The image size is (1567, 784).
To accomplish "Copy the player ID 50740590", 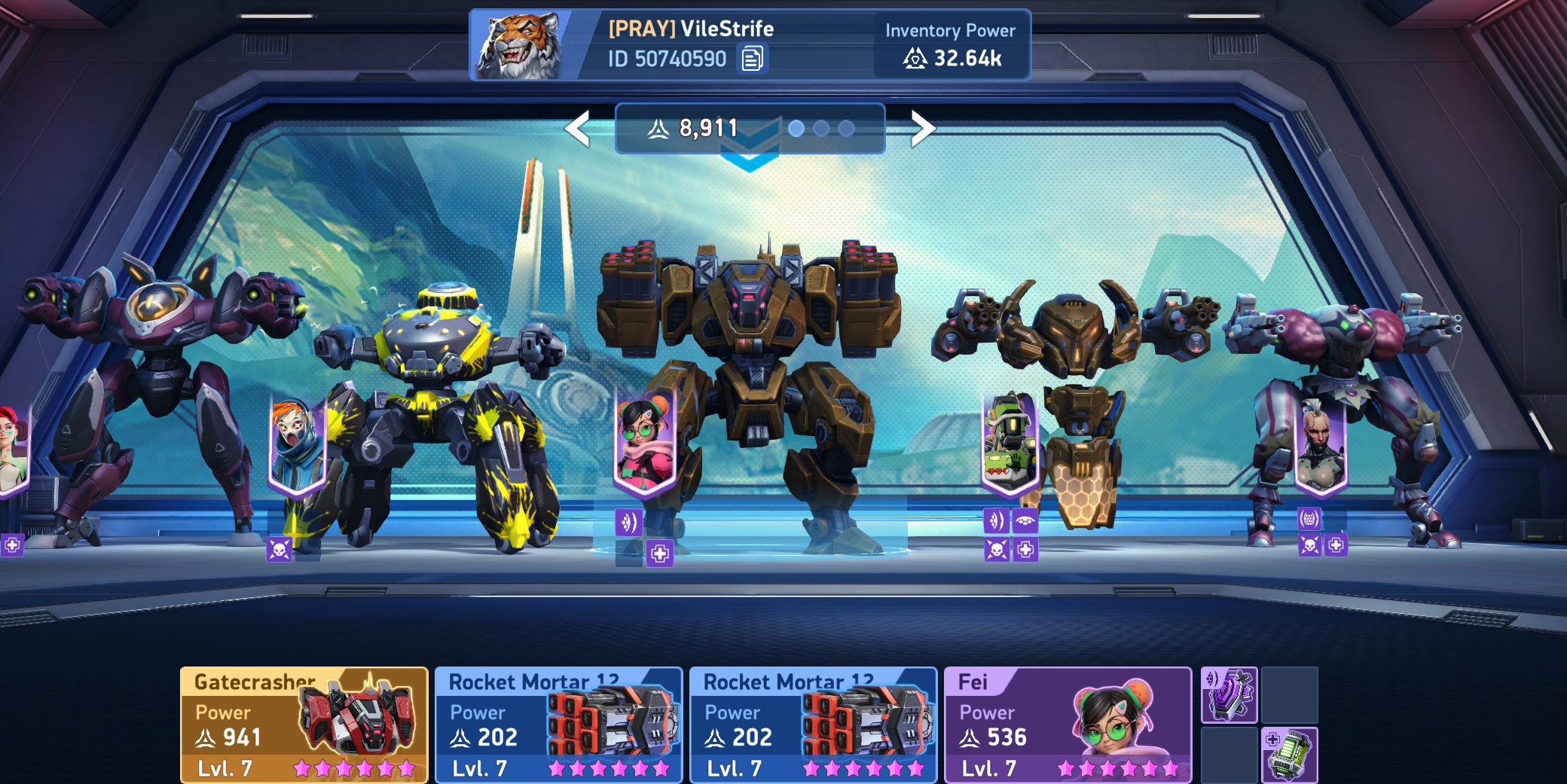I will click(752, 58).
